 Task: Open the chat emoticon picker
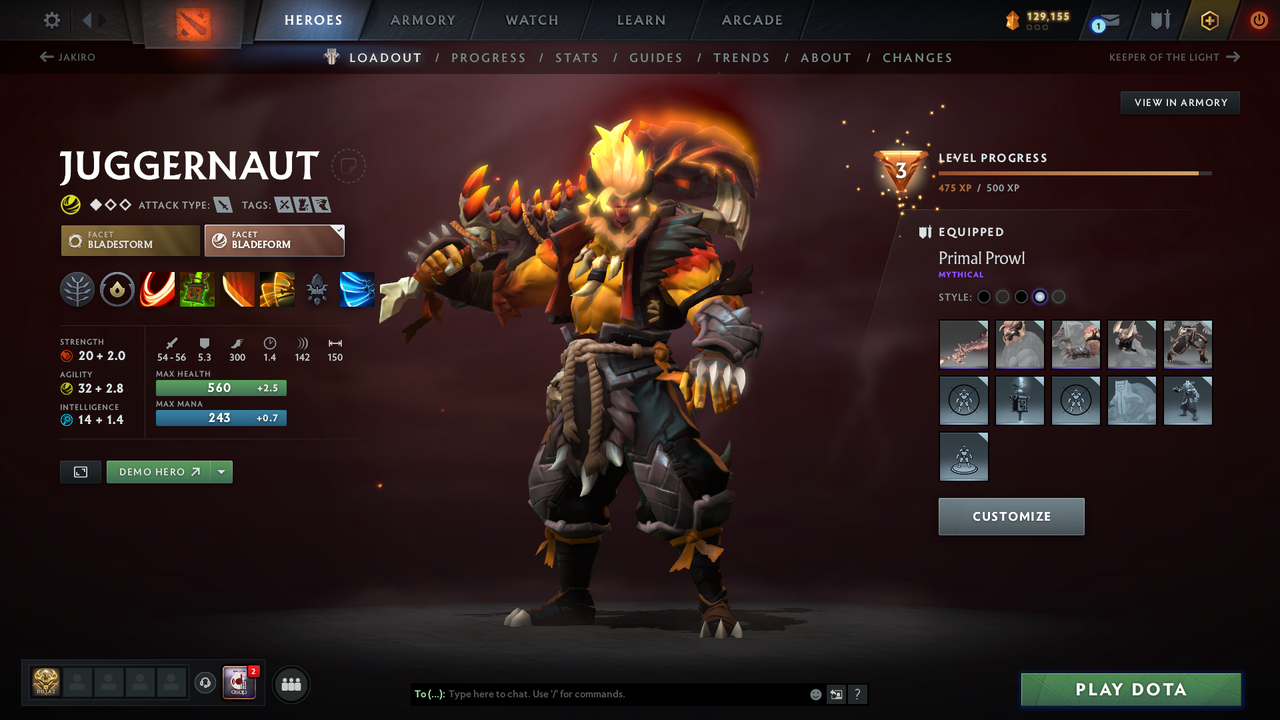(x=815, y=693)
